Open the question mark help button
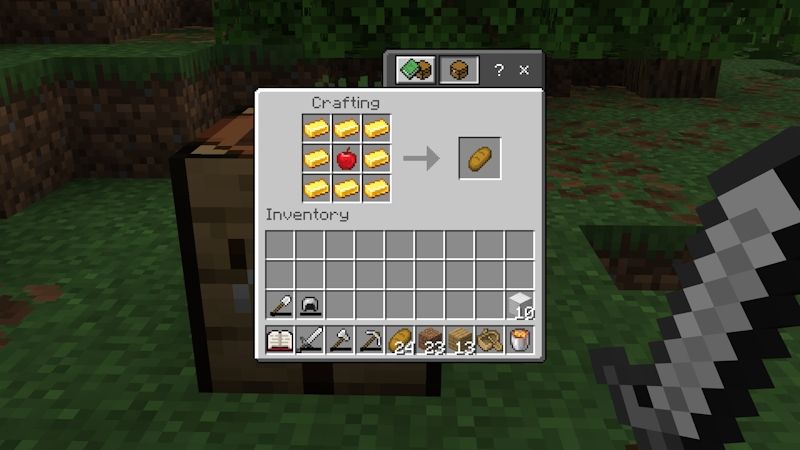This screenshot has height=450, width=800. (499, 70)
